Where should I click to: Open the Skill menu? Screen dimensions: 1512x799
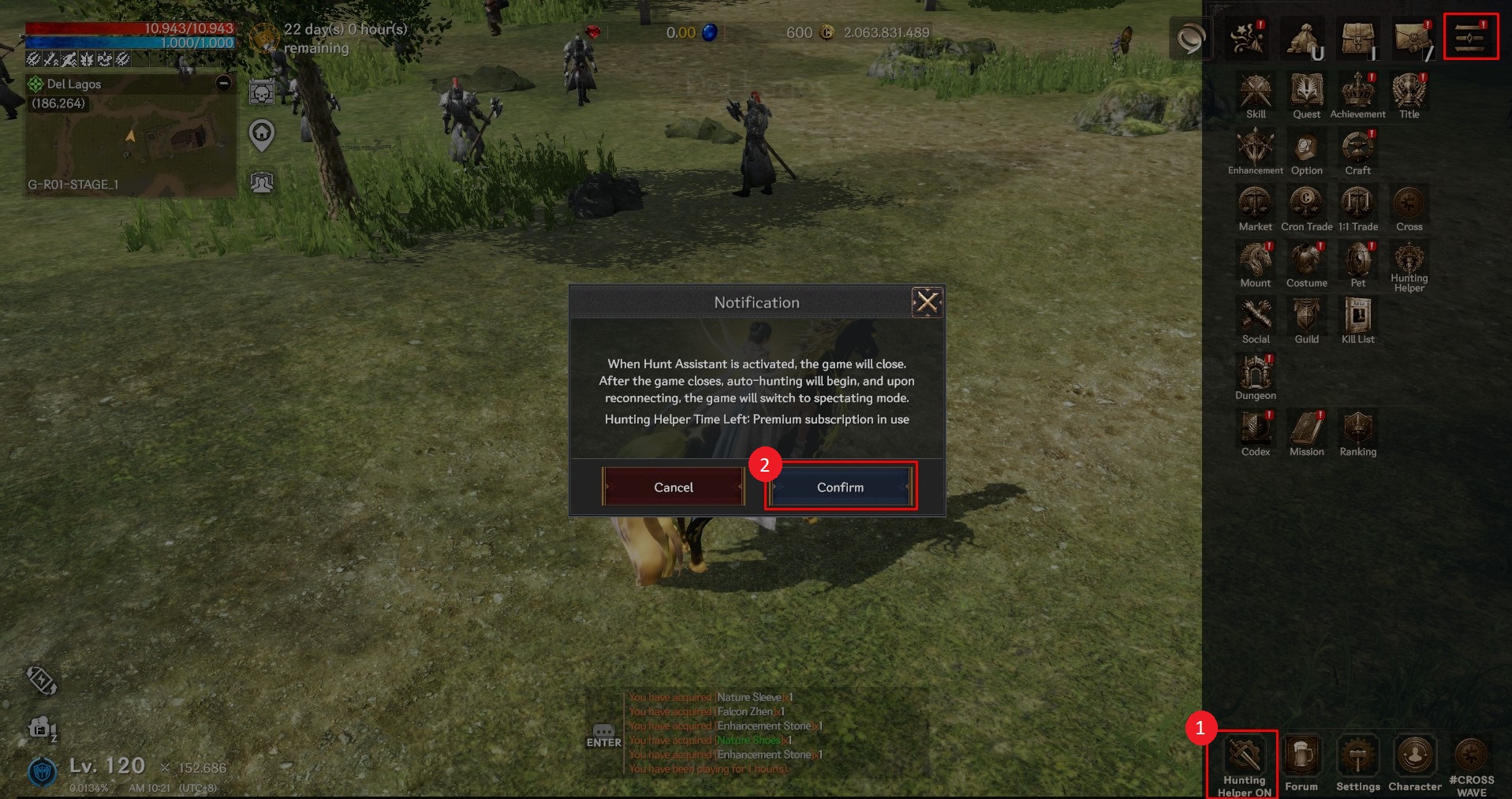1256,94
